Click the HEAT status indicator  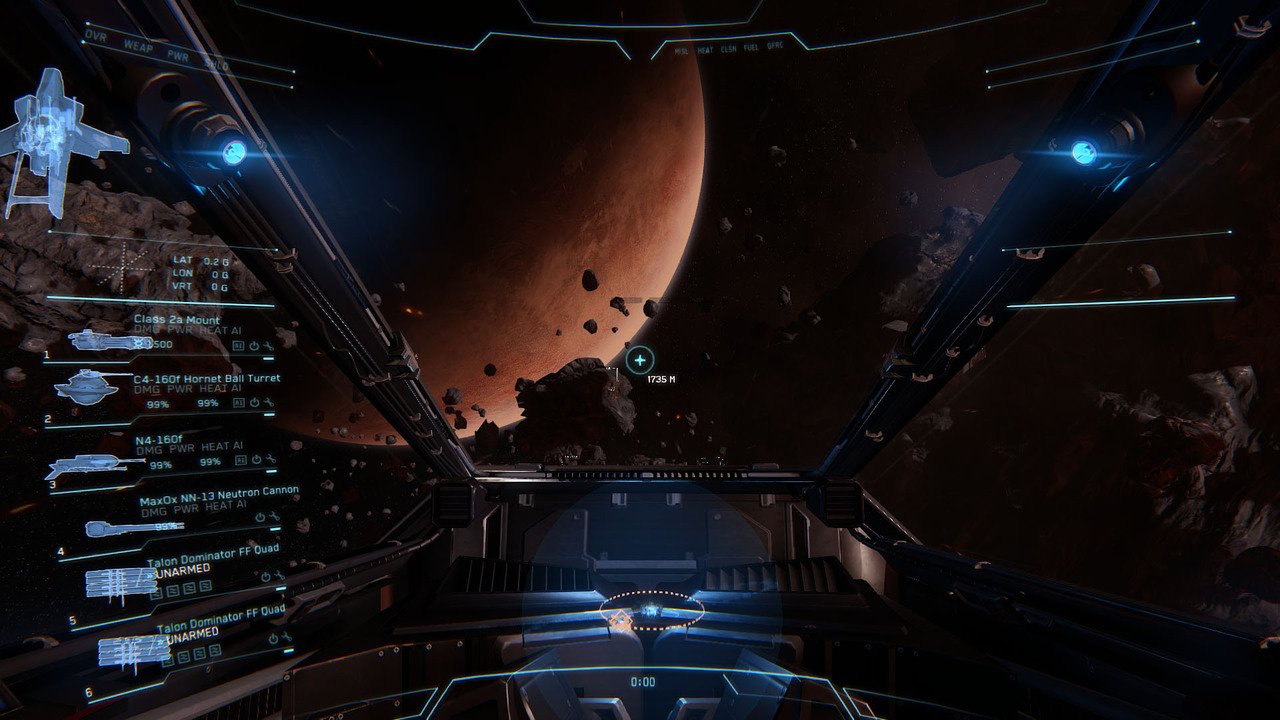706,49
